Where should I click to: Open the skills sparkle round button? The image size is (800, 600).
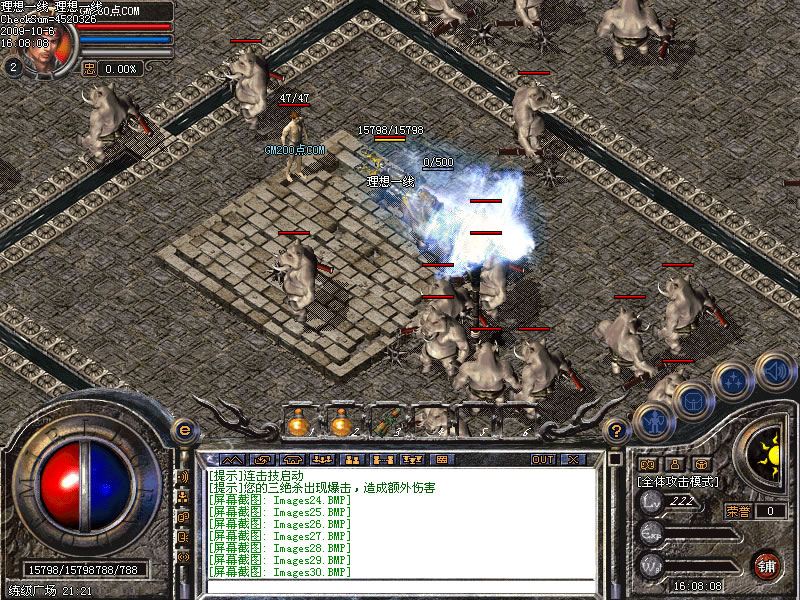click(734, 380)
